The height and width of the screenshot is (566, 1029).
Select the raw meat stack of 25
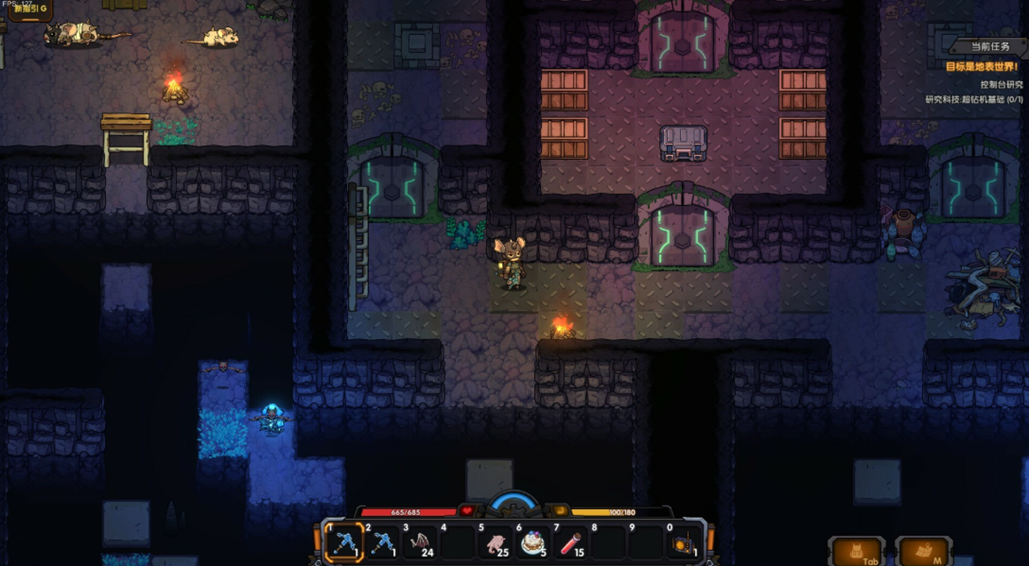pyautogui.click(x=496, y=544)
